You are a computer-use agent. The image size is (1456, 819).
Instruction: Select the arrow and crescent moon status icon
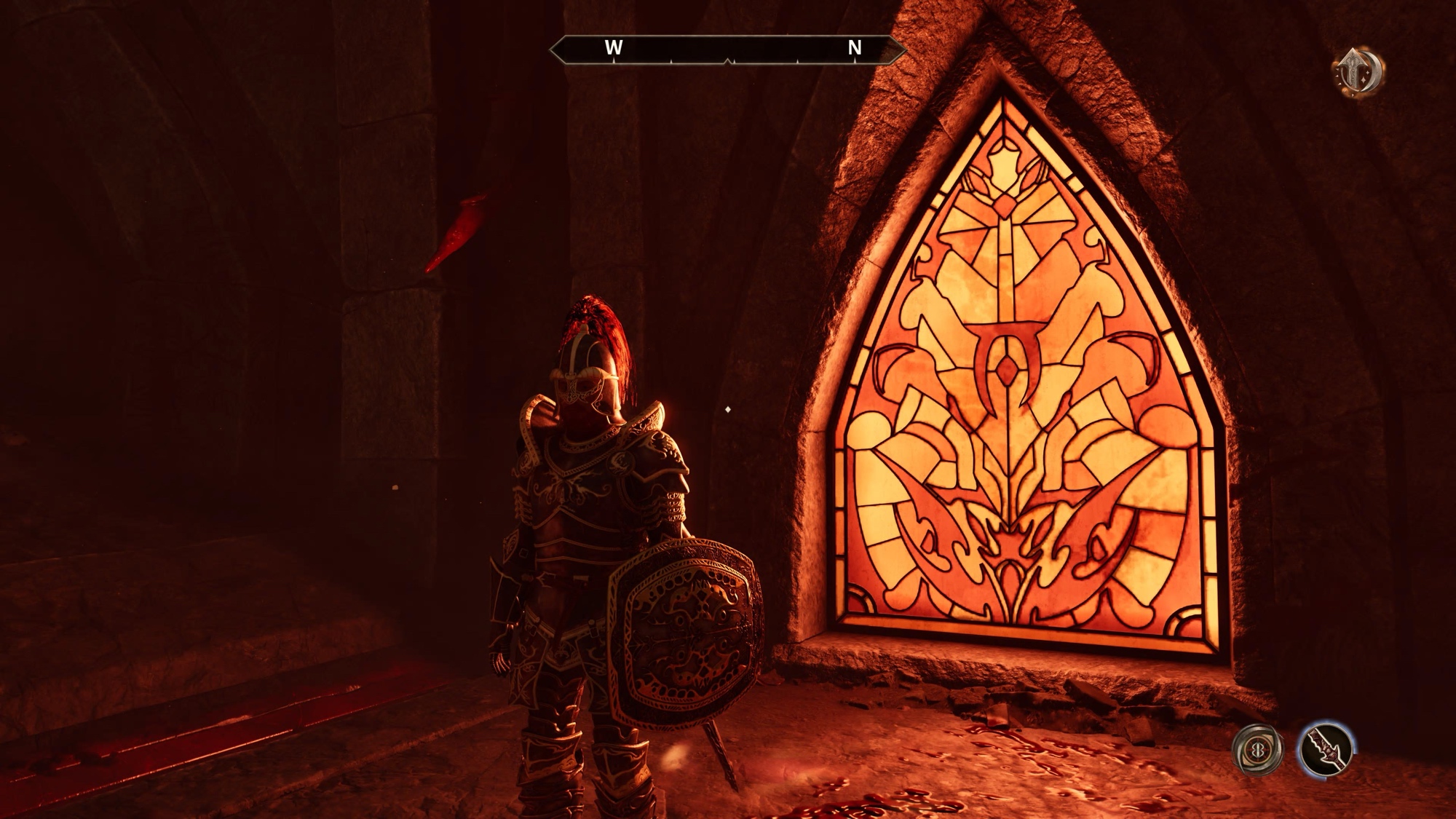(x=1358, y=72)
